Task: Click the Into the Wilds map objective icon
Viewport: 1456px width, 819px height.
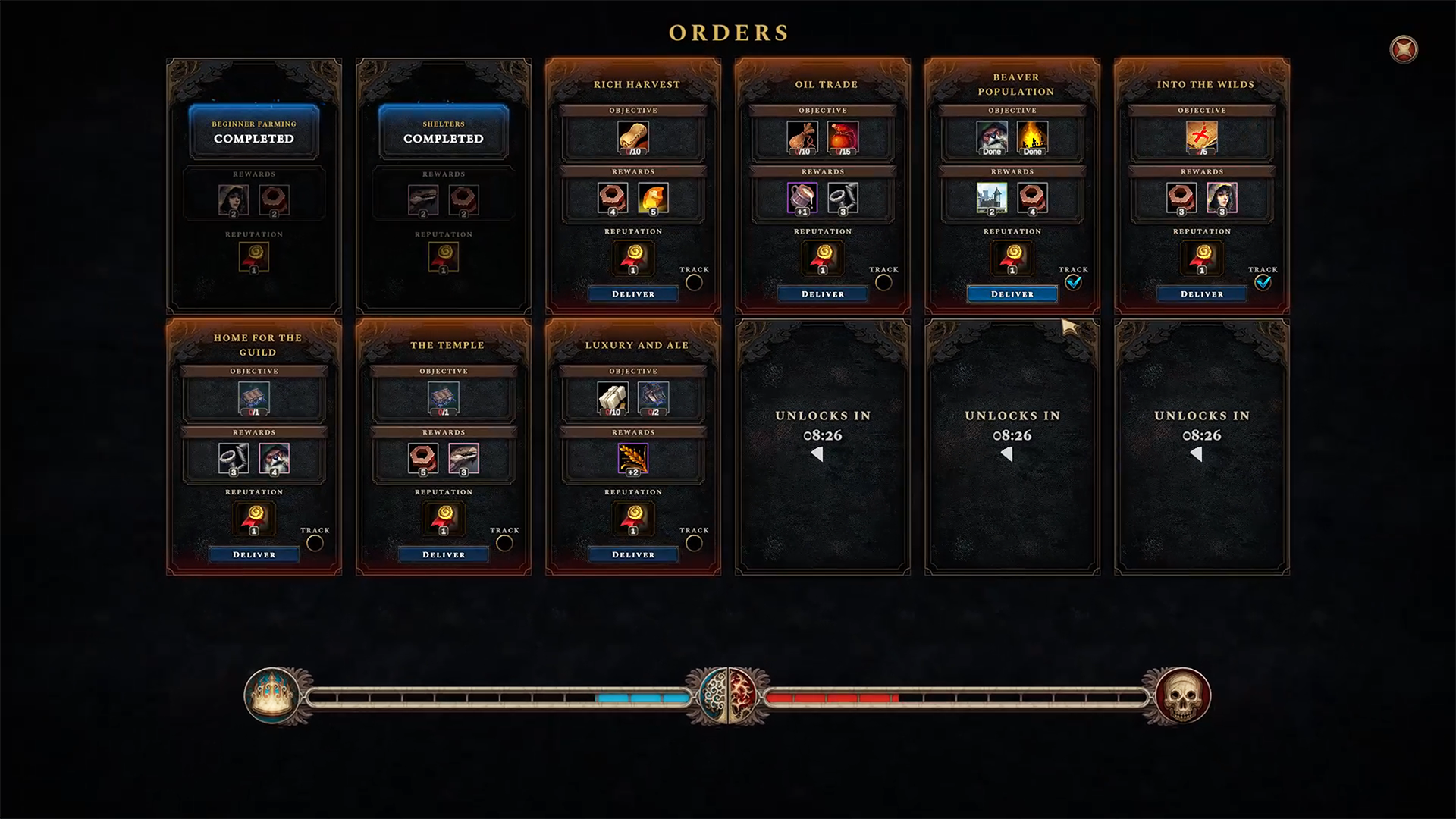Action: pyautogui.click(x=1202, y=138)
